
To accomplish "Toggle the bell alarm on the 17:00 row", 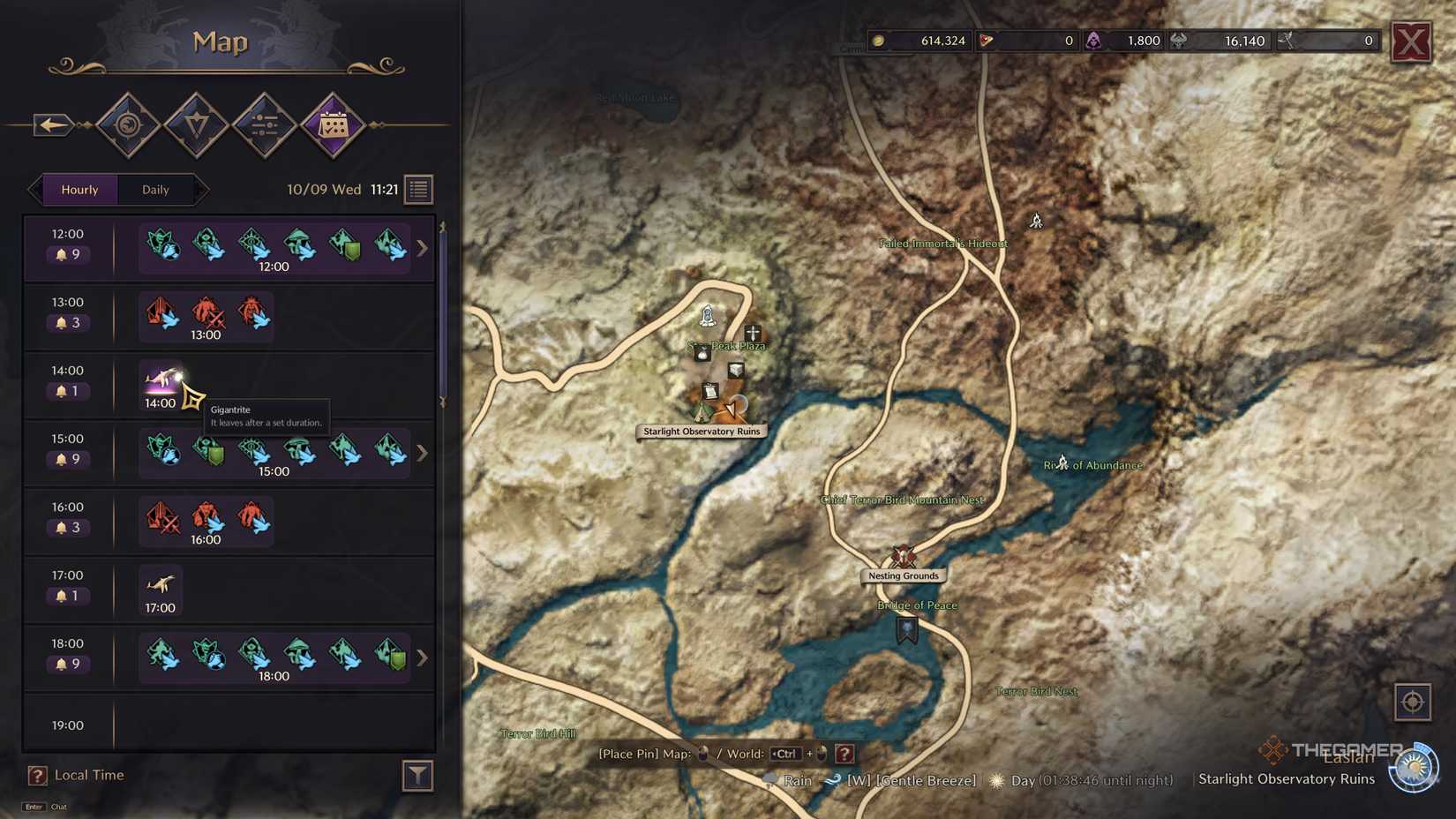I will point(61,595).
